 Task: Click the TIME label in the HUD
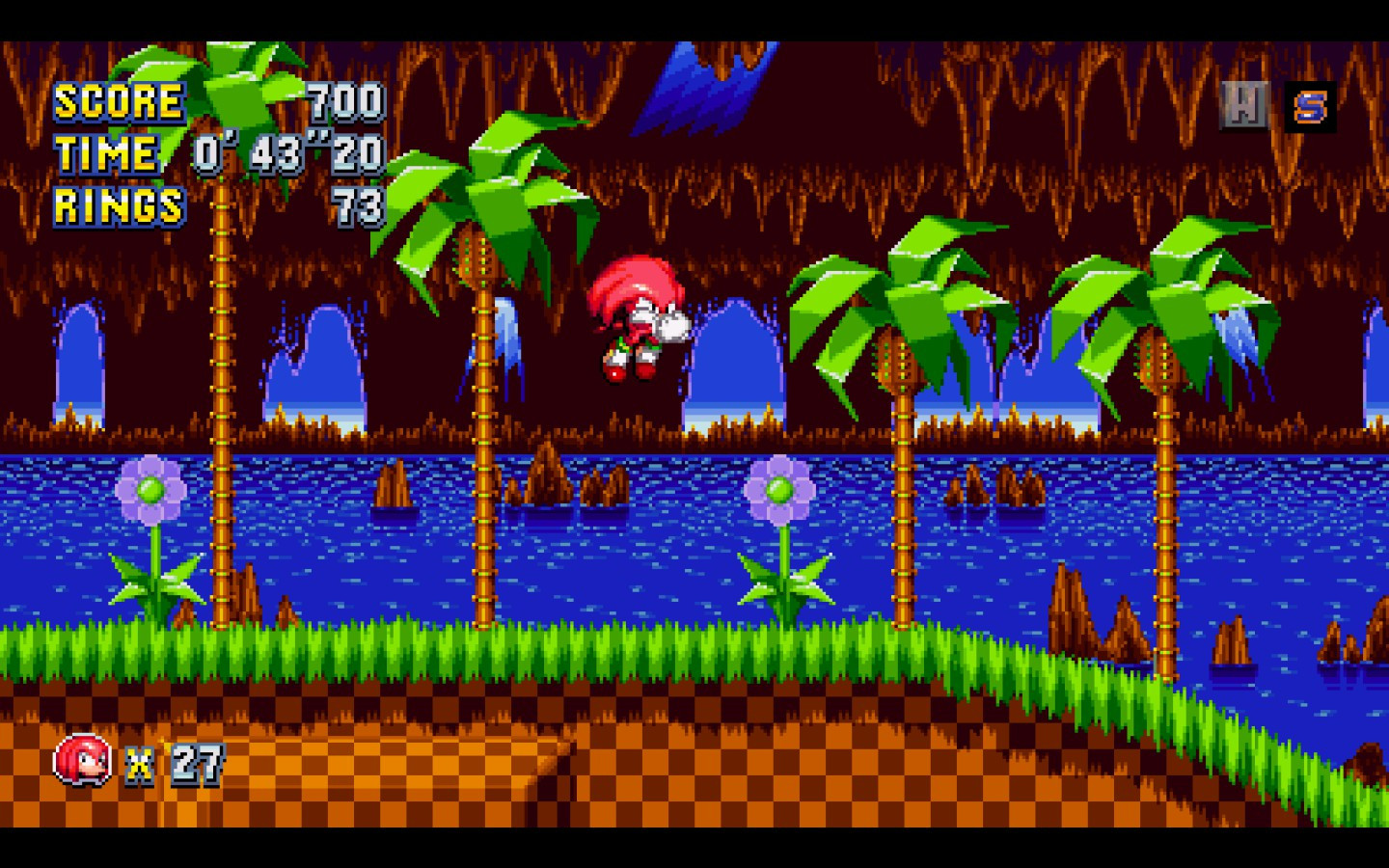pyautogui.click(x=106, y=153)
